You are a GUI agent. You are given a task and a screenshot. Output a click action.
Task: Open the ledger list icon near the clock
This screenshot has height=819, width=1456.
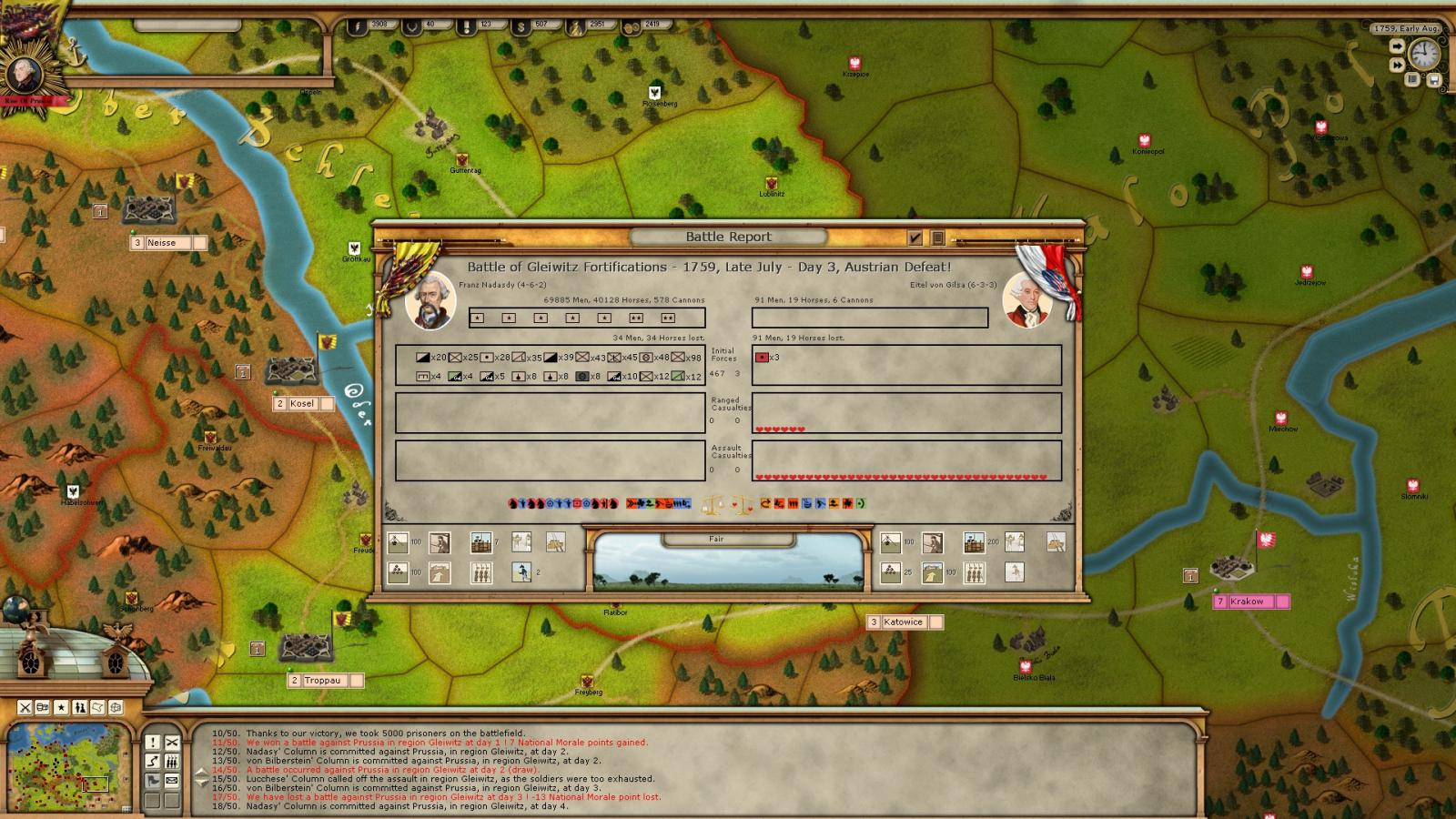[1412, 80]
